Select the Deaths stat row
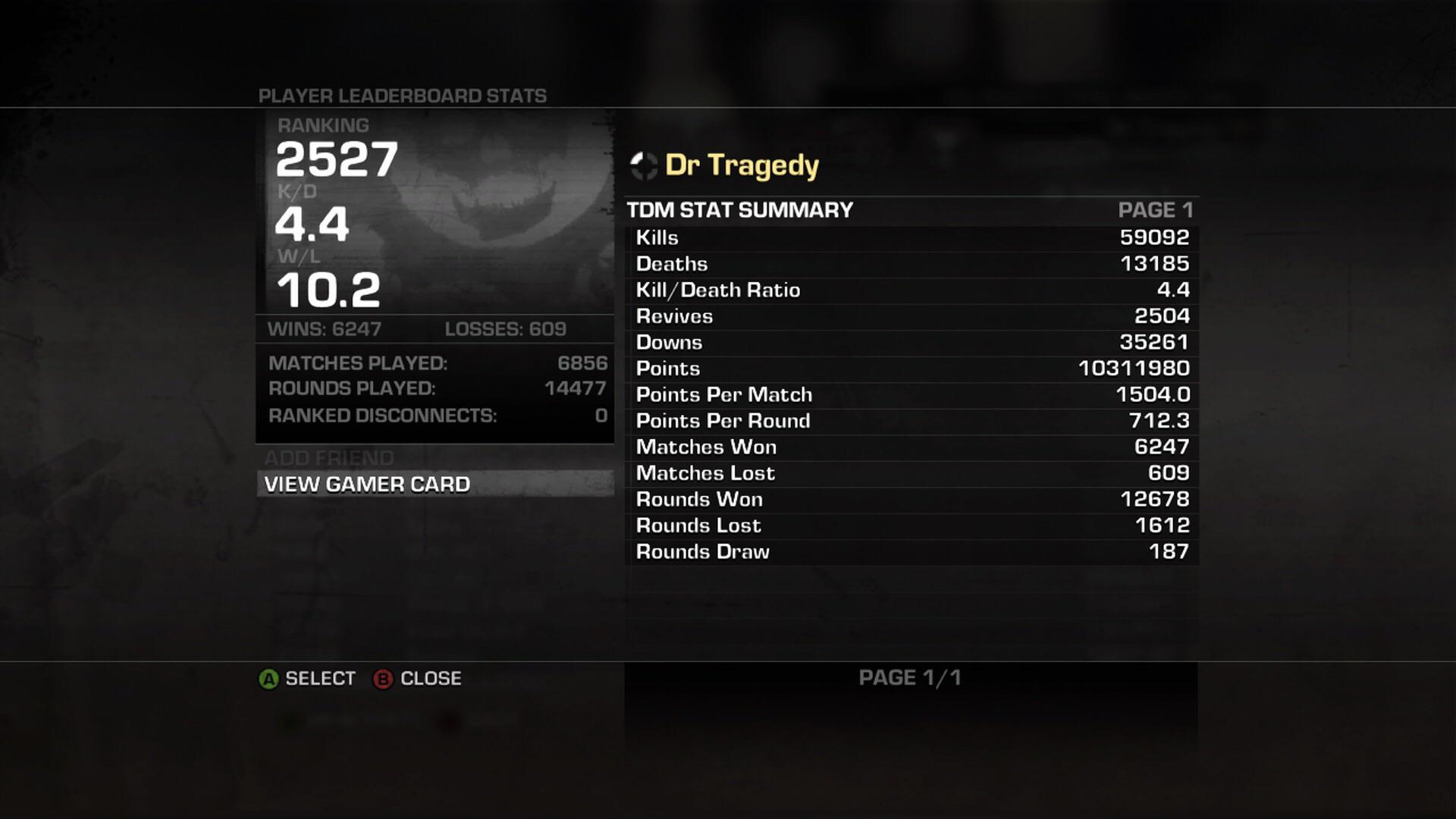 pyautogui.click(x=910, y=263)
